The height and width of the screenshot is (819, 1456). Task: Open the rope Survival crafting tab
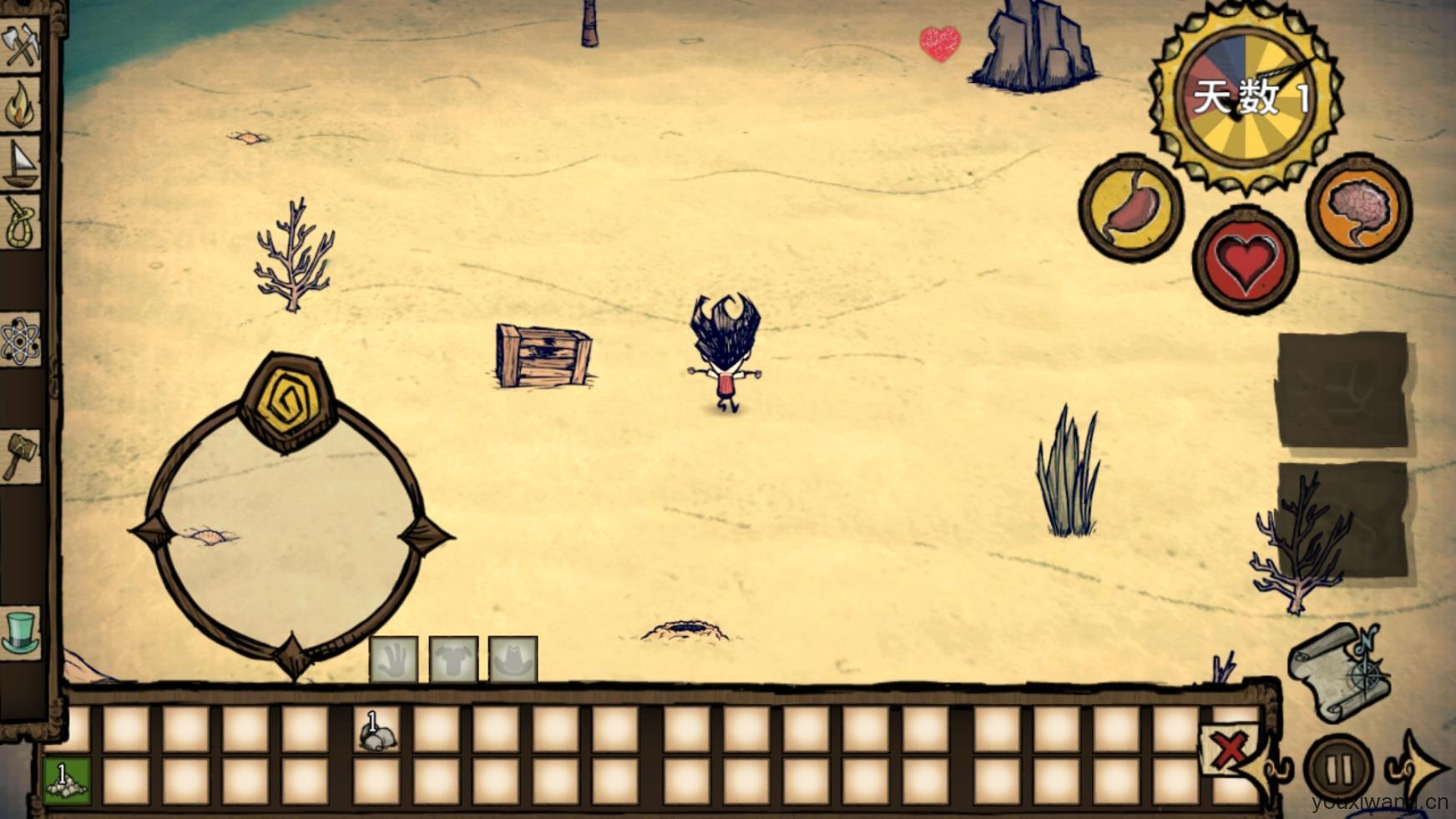(x=21, y=223)
